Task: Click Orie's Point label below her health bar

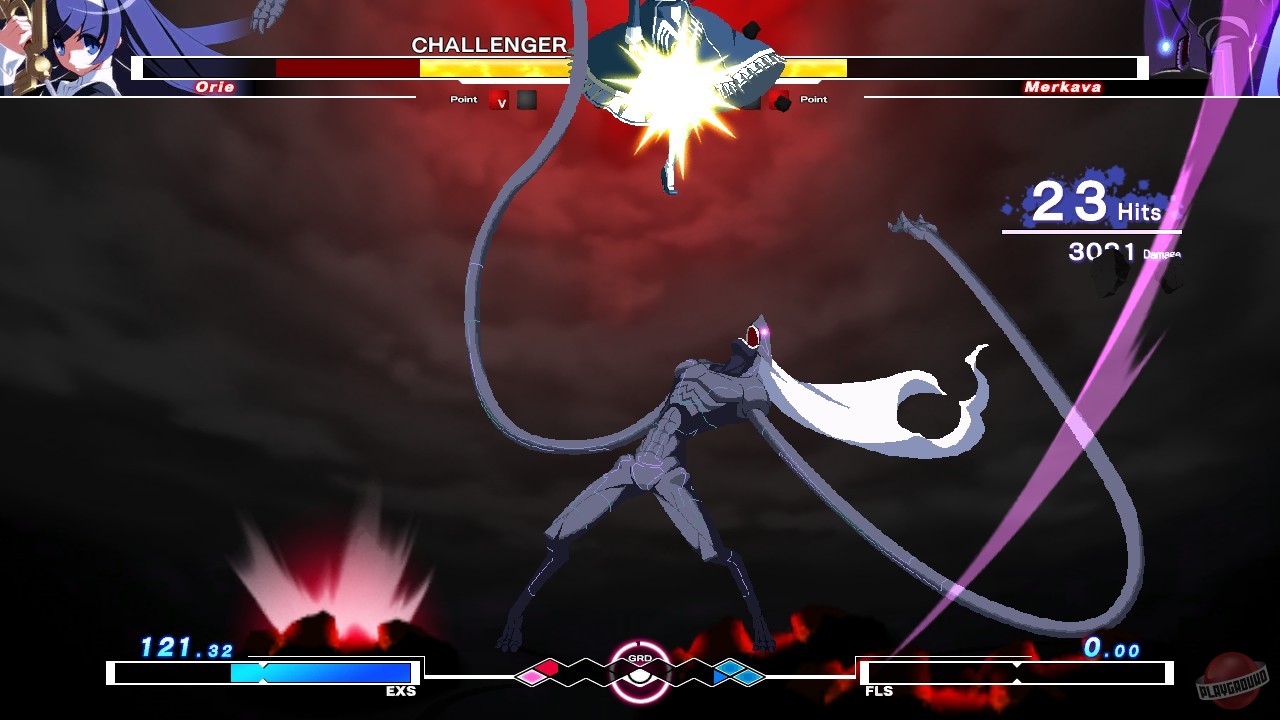Action: click(x=463, y=99)
